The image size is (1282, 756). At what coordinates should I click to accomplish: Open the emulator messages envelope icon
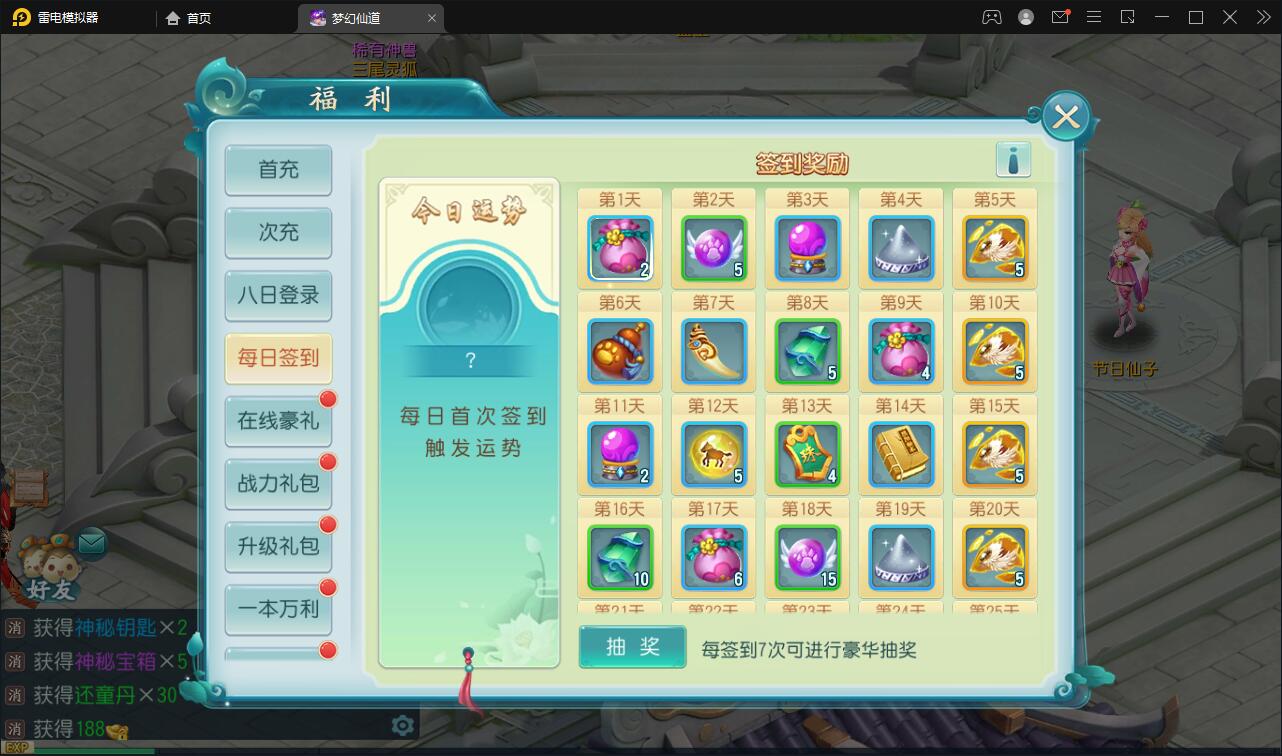[1058, 17]
